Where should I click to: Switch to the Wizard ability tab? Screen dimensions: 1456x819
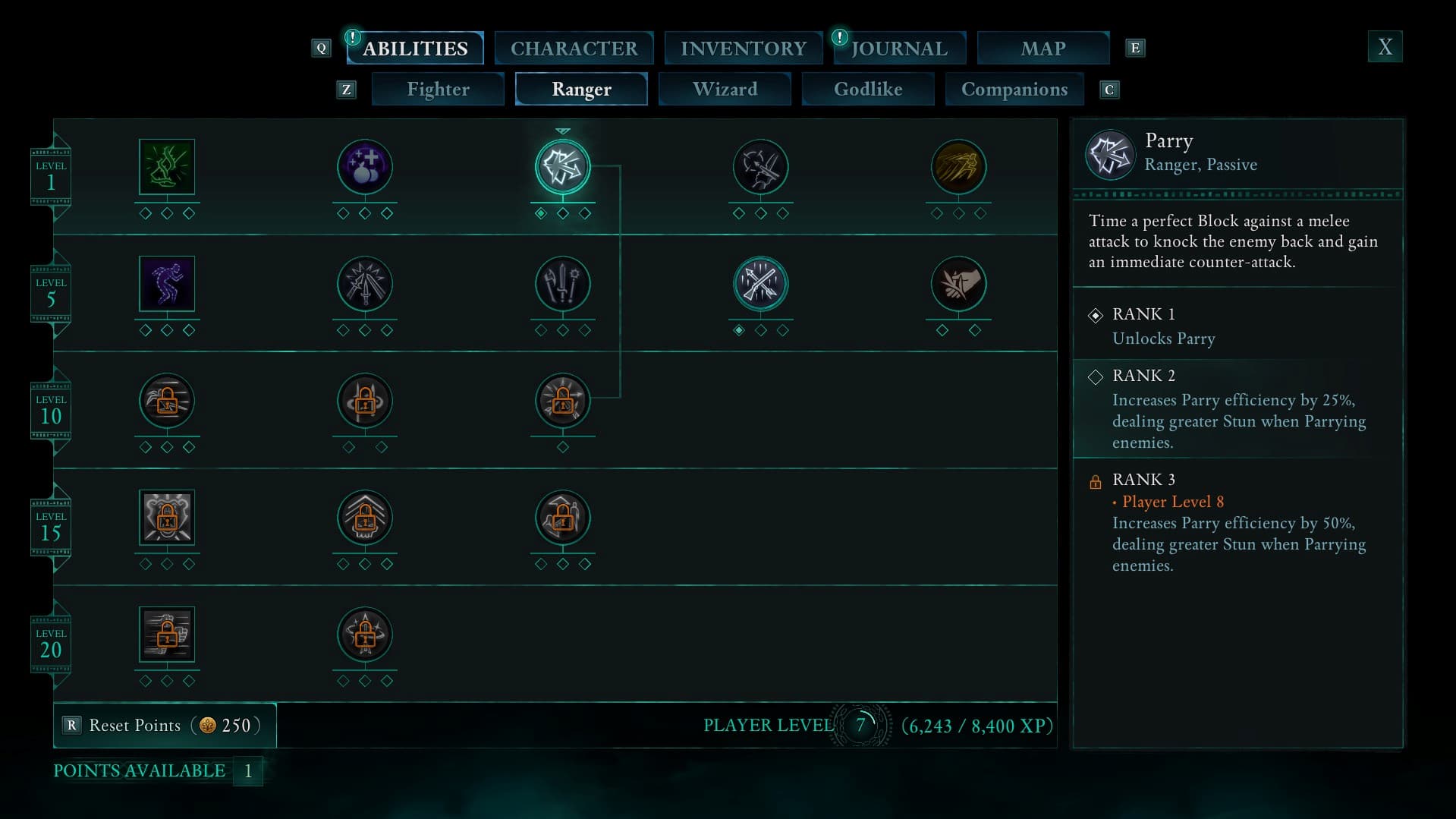[x=724, y=89]
